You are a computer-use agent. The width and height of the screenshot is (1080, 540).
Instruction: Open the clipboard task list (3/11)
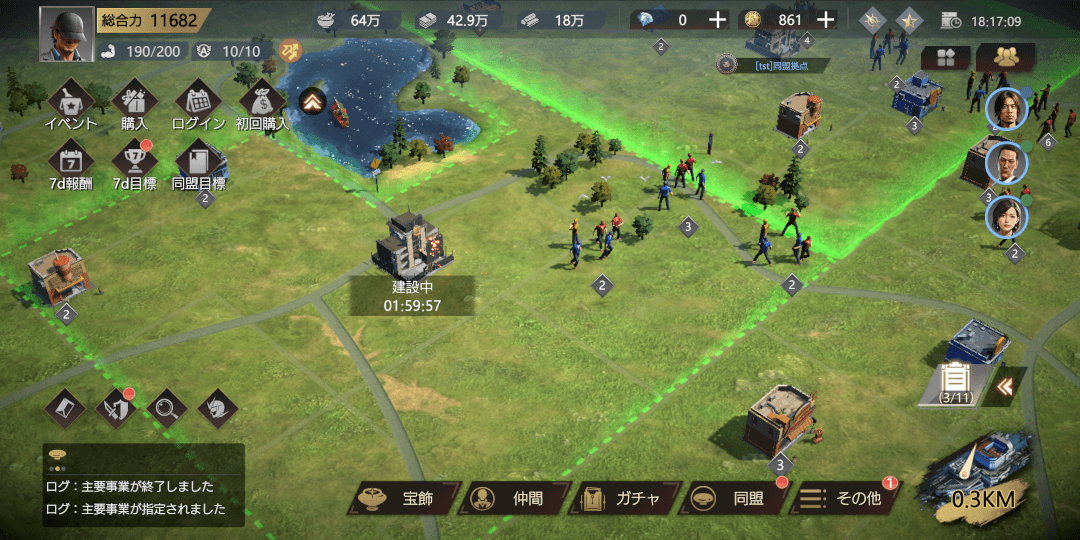957,383
